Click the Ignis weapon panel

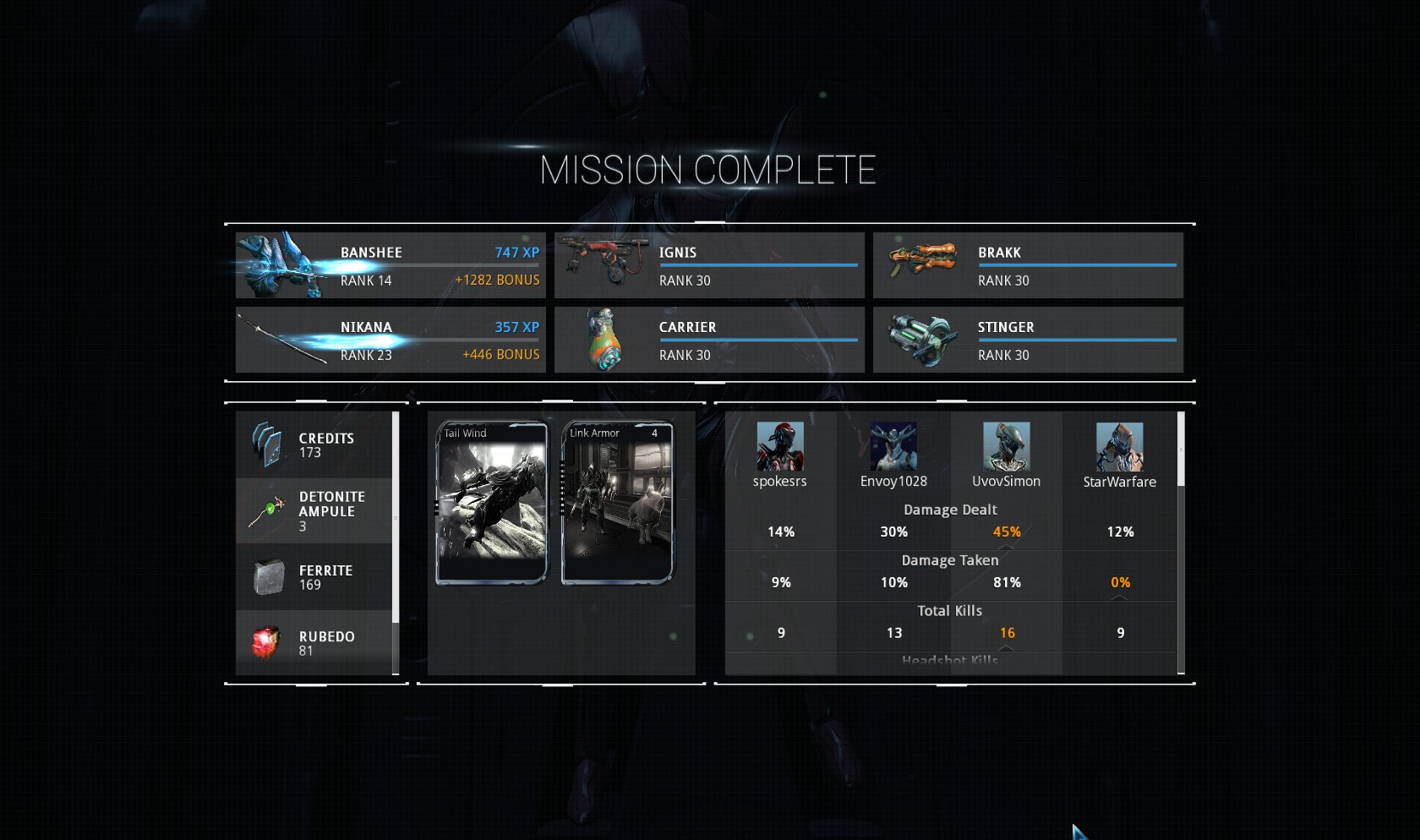[x=709, y=265]
